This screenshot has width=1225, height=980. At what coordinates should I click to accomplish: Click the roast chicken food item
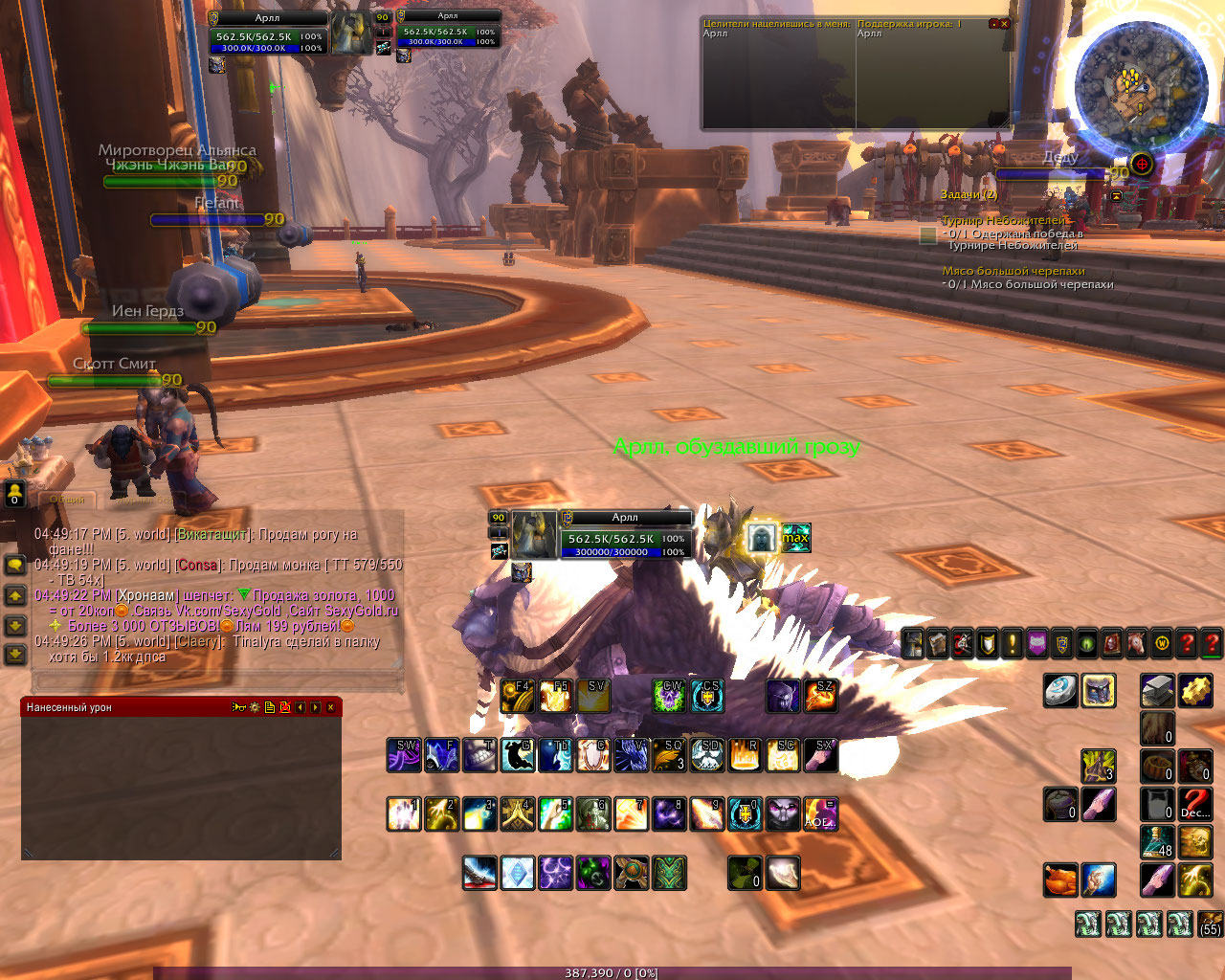1060,880
